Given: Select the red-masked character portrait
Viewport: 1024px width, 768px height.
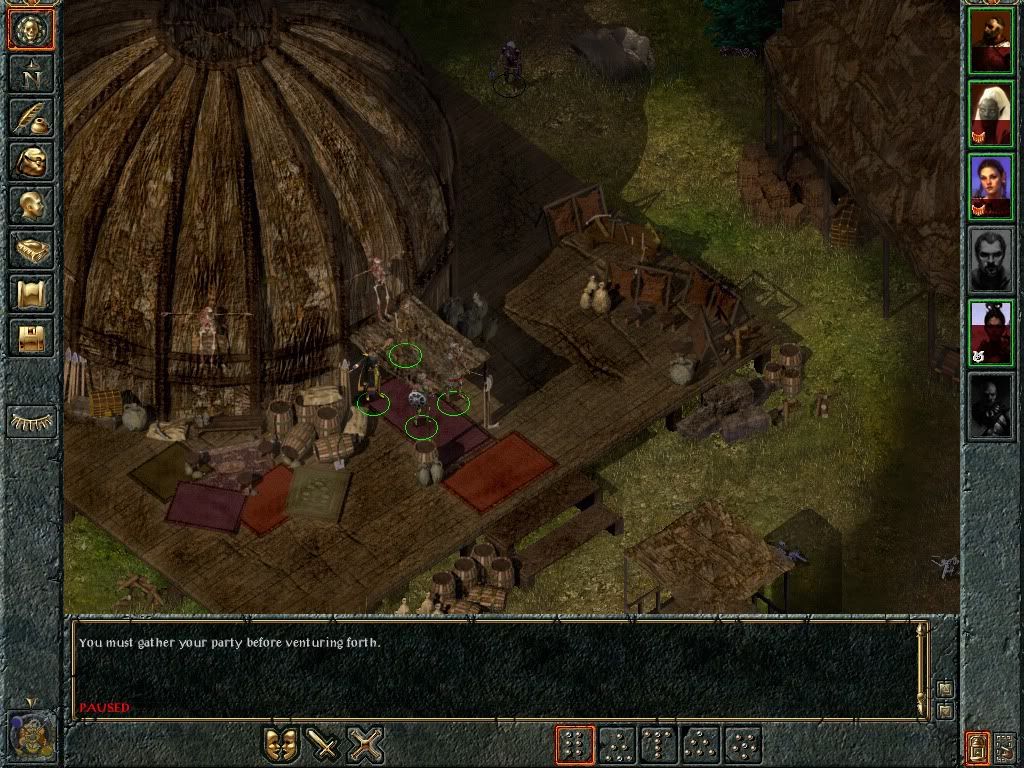Looking at the screenshot, I should click(x=991, y=333).
